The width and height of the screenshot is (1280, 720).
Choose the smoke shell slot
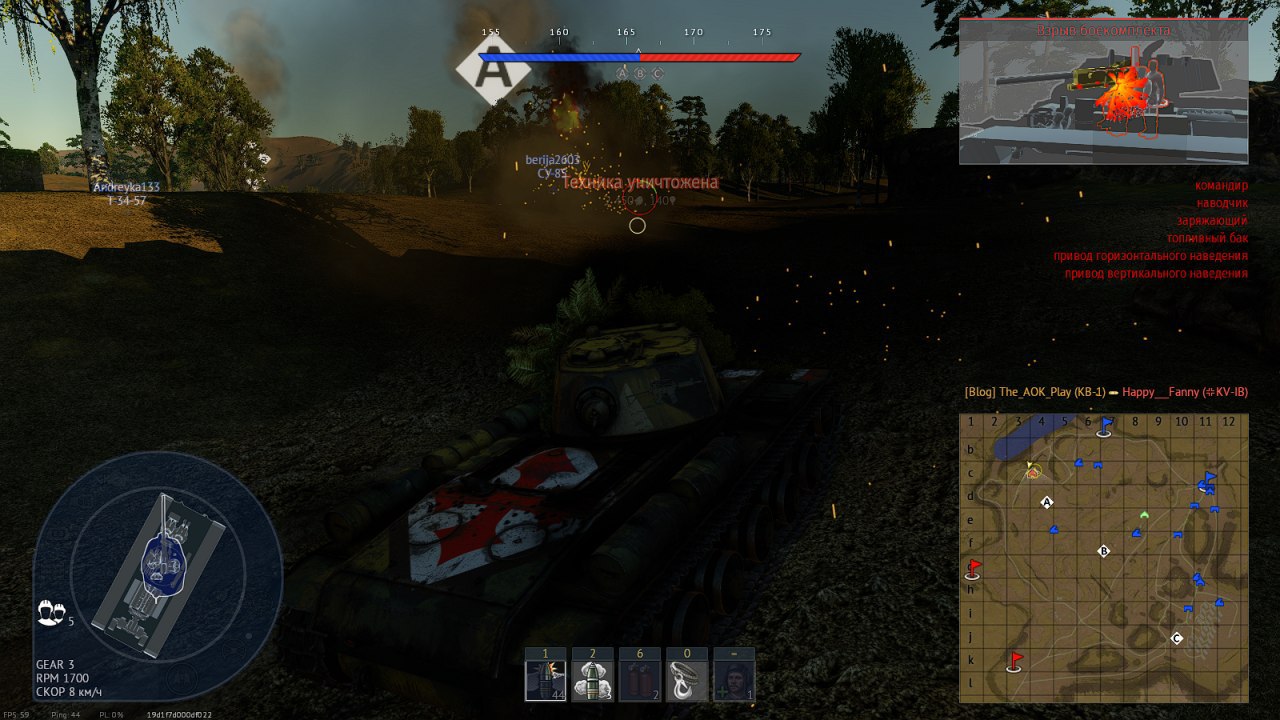[592, 681]
